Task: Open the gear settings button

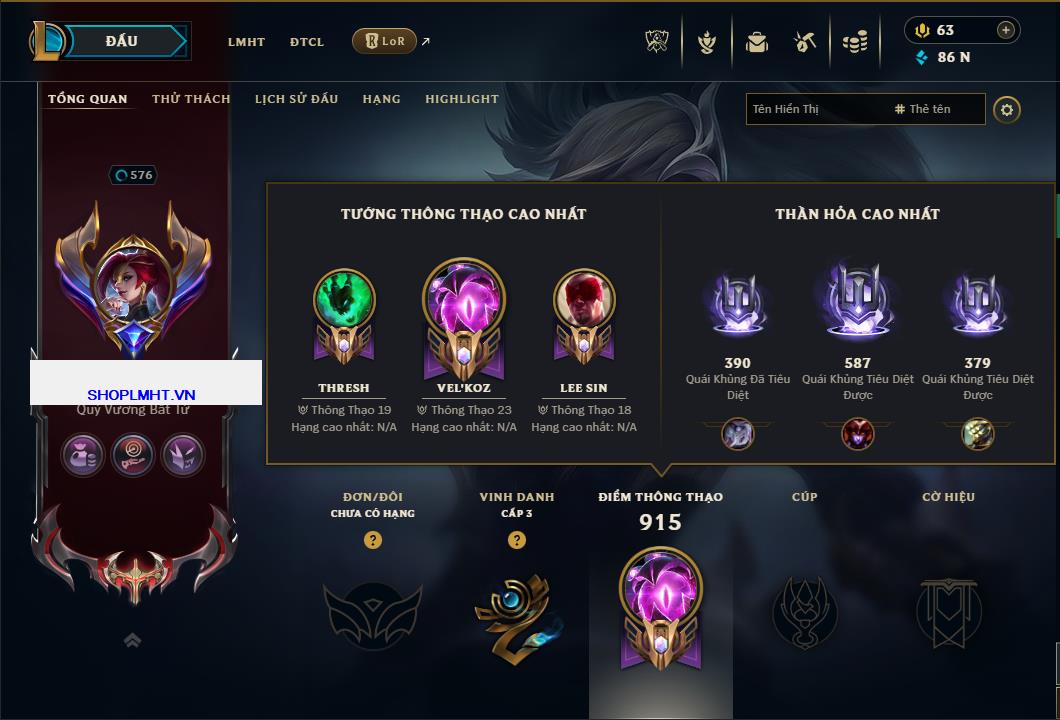Action: [1007, 109]
